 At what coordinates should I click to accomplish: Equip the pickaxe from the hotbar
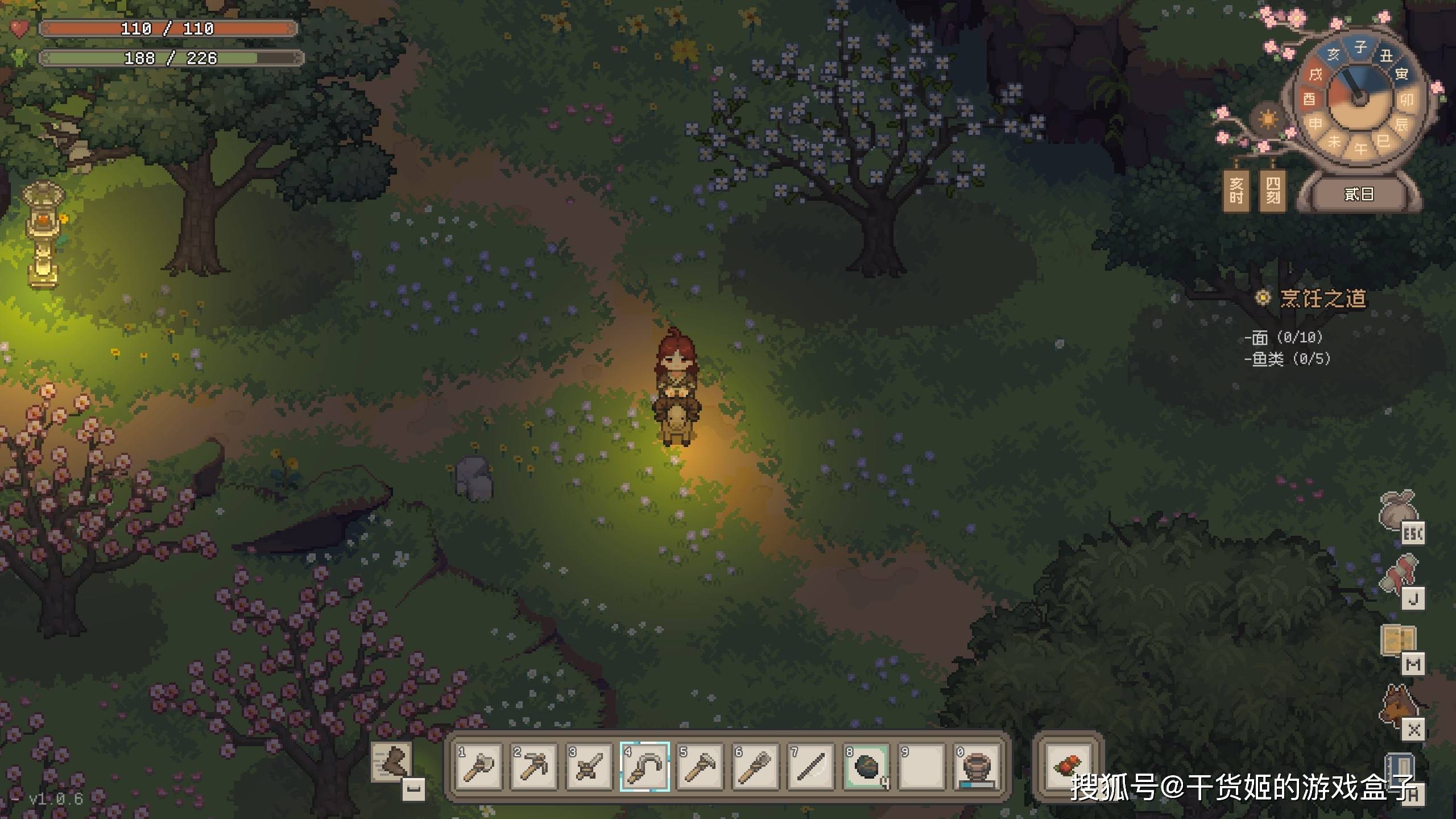534,766
